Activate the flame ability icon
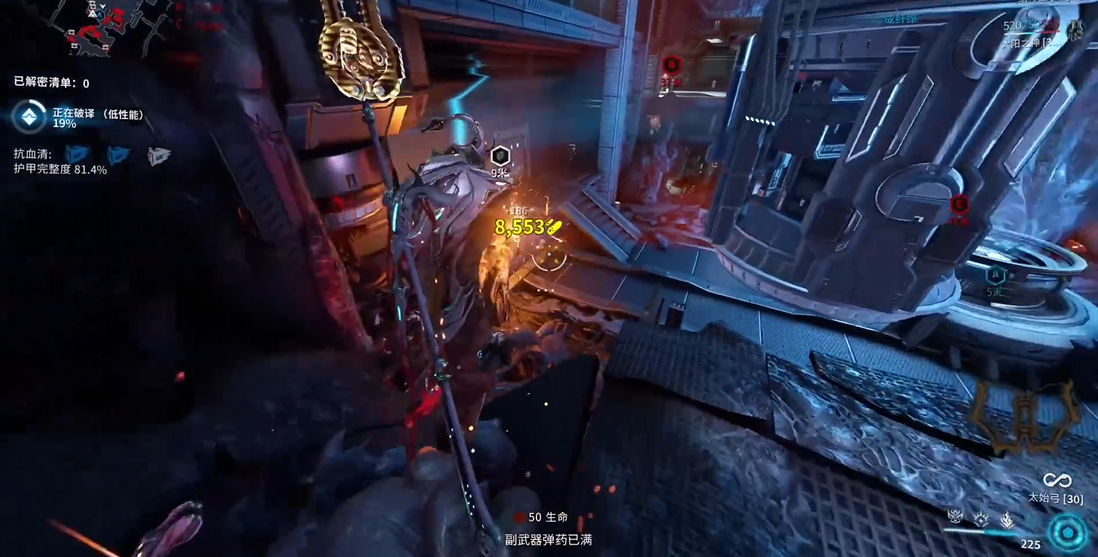The width and height of the screenshot is (1098, 557). click(x=1006, y=519)
